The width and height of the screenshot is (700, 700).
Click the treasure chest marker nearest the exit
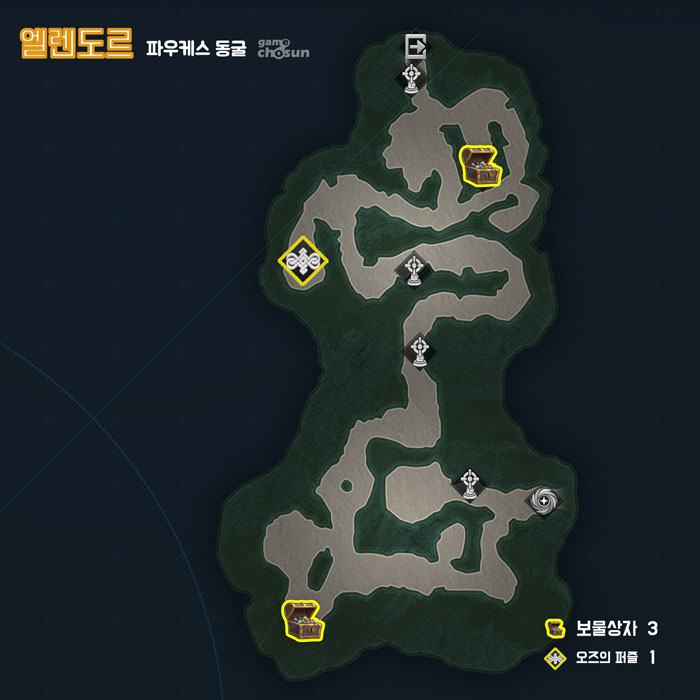(x=478, y=166)
